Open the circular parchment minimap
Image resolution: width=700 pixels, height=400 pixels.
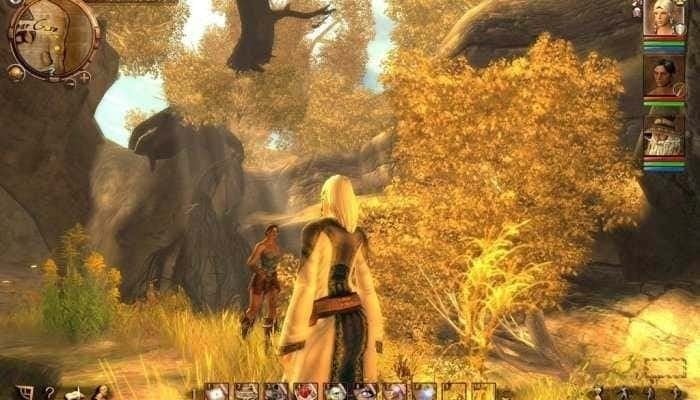click(x=52, y=38)
